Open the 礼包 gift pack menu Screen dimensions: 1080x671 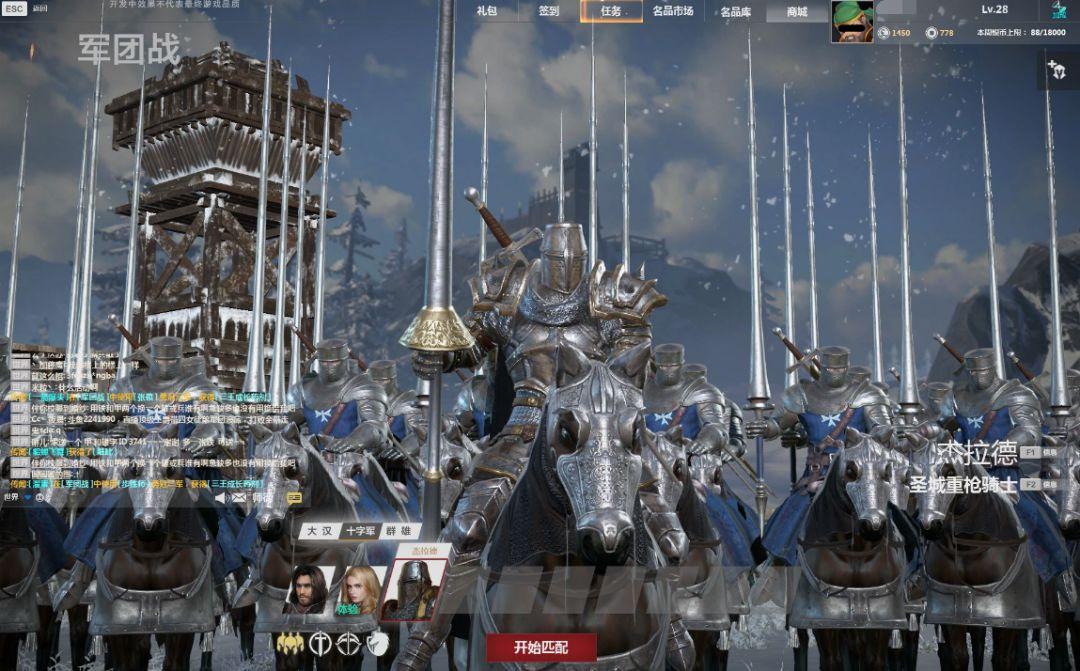coord(487,11)
